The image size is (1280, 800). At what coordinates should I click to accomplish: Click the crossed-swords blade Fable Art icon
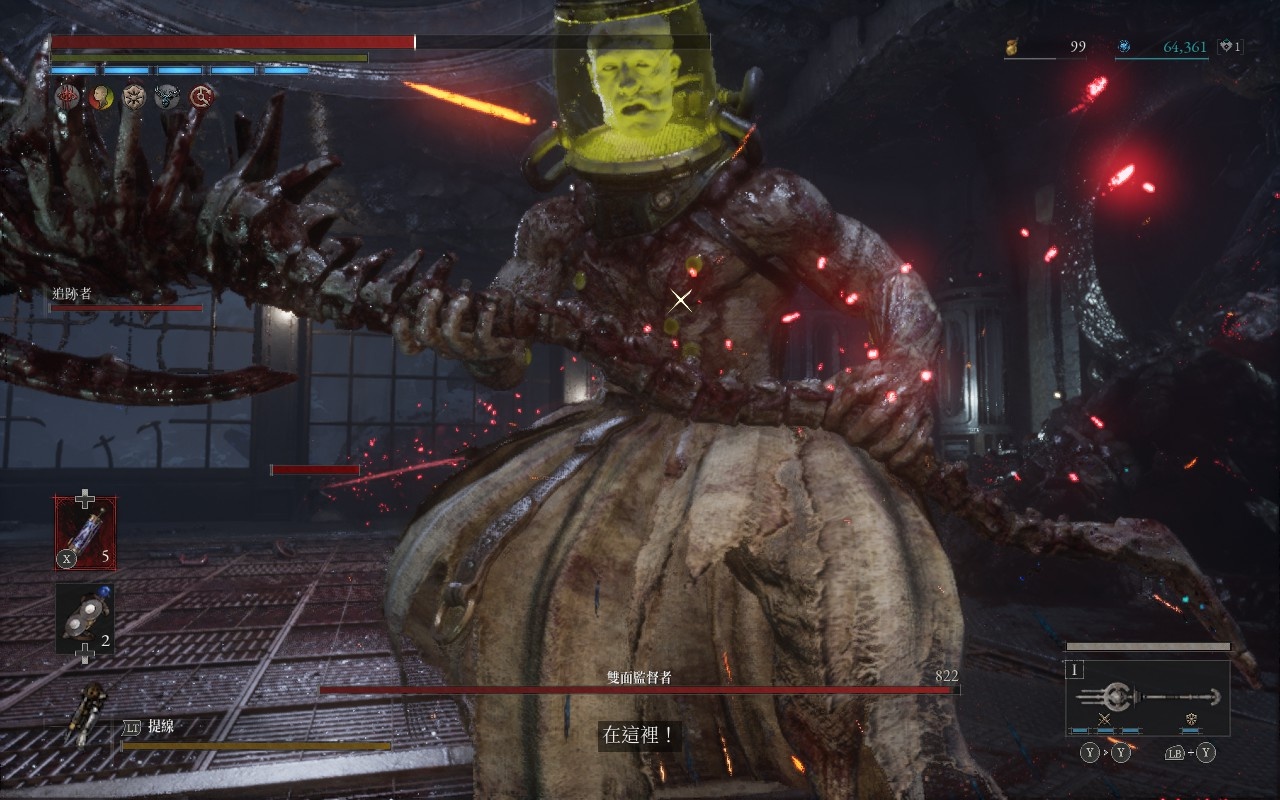(1105, 719)
